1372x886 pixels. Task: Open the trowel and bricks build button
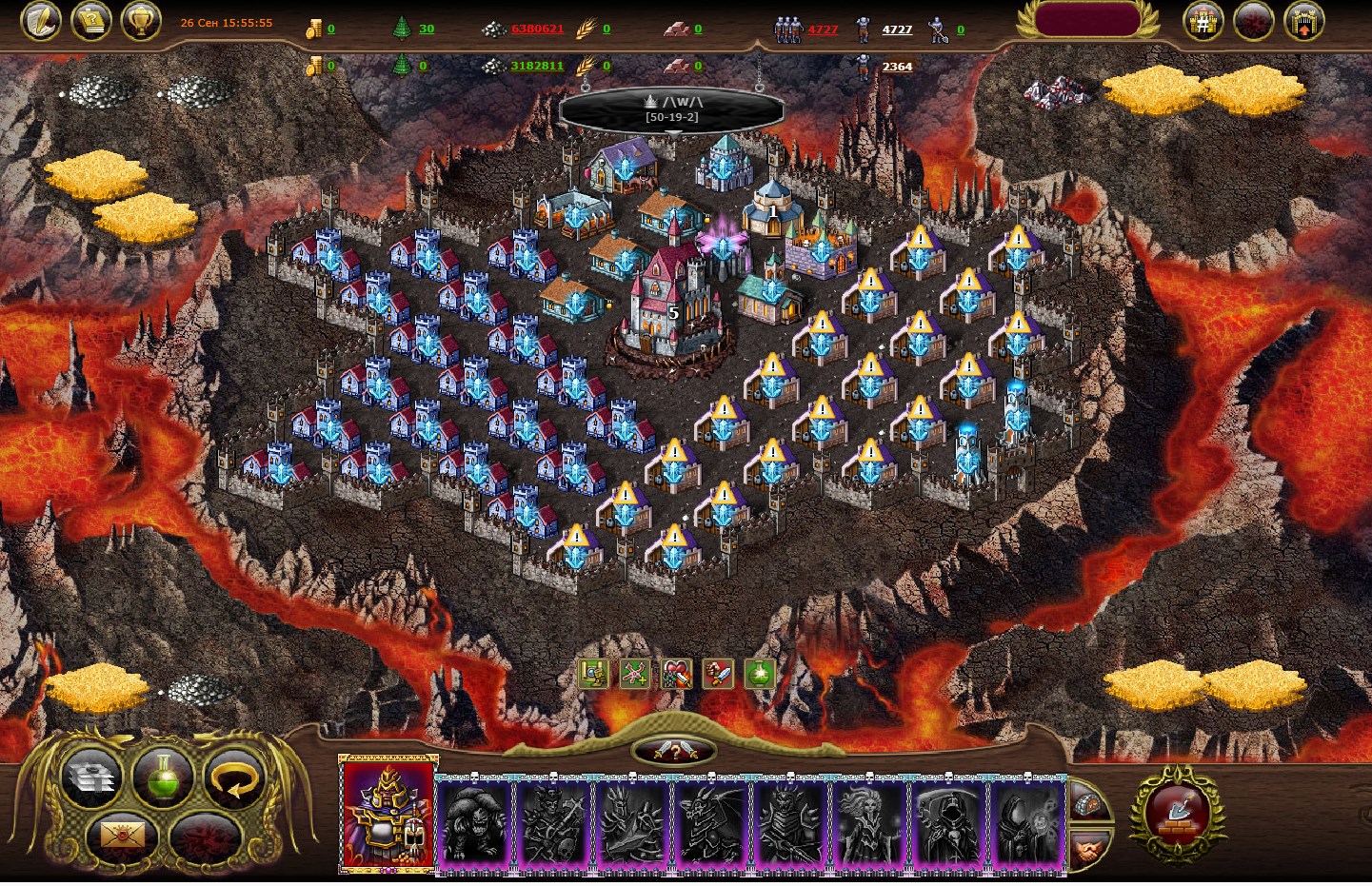(1177, 814)
